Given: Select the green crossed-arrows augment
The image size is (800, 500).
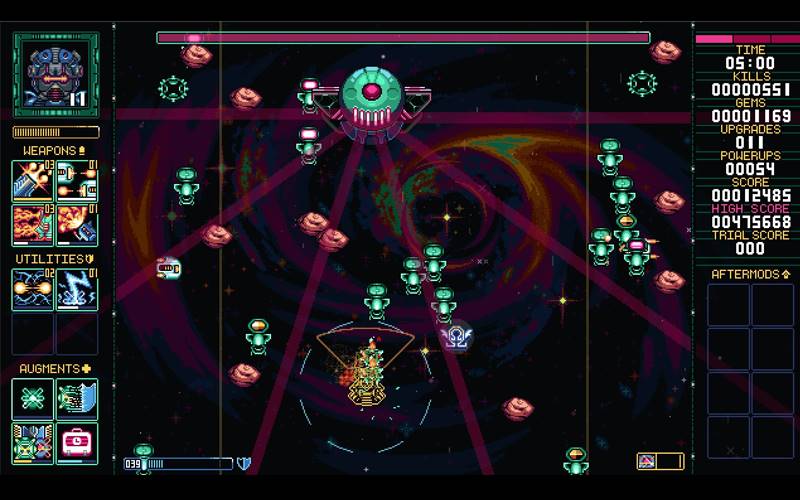Looking at the screenshot, I should 33,398.
